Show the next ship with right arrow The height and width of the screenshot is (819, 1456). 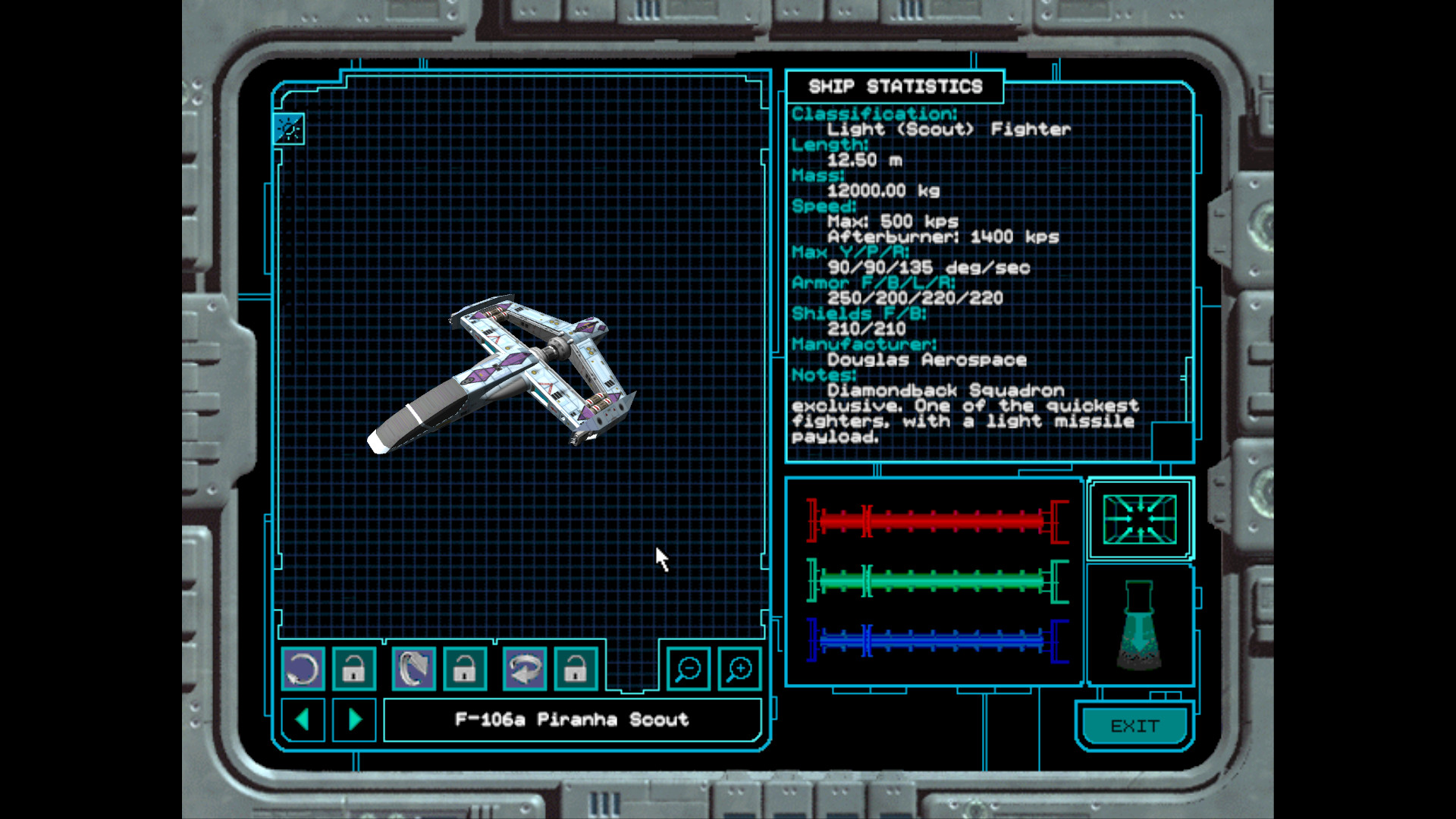click(354, 719)
